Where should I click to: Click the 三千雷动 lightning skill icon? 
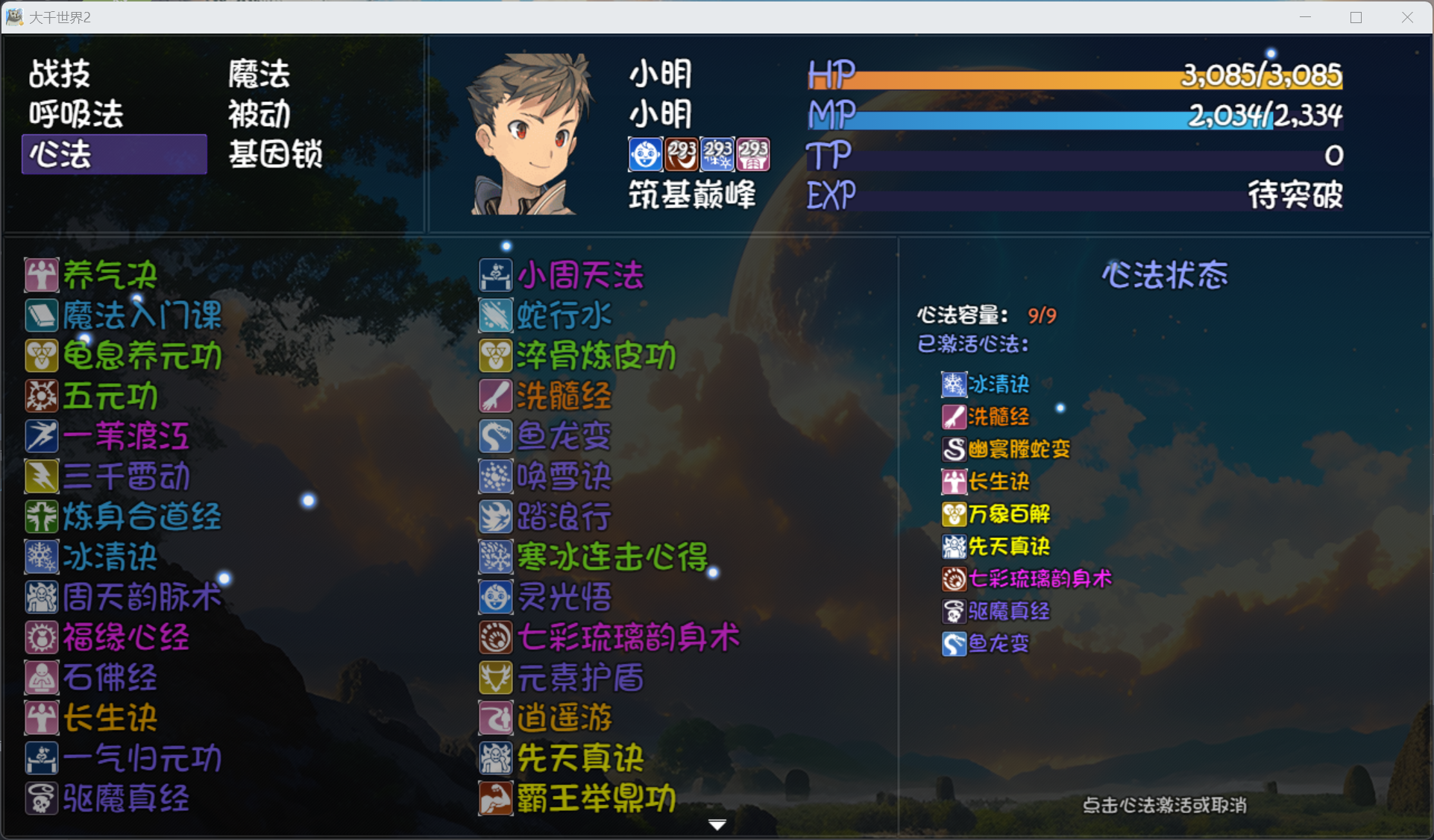click(x=41, y=476)
